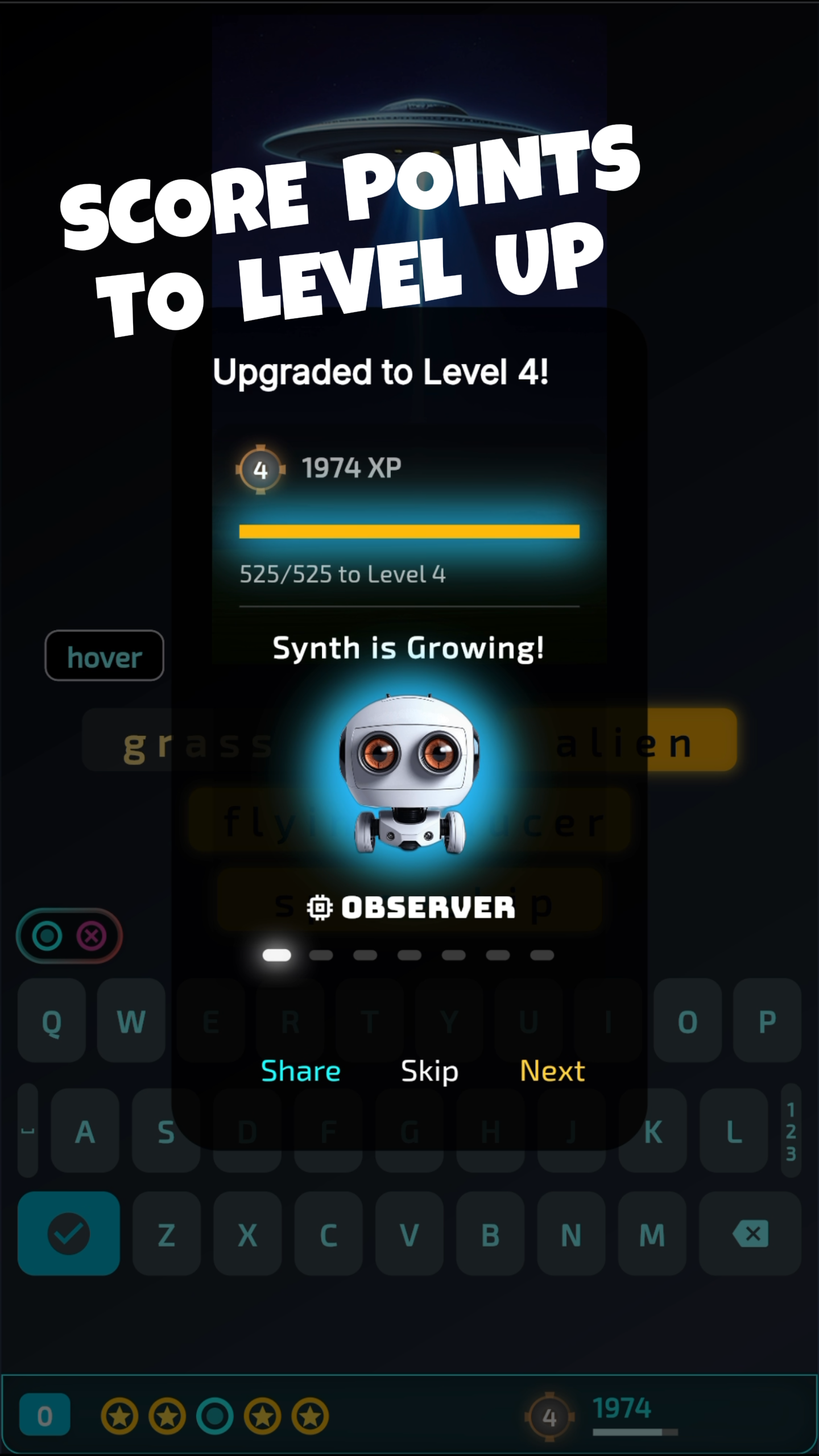The width and height of the screenshot is (819, 1456).
Task: Switch to the Skip option
Action: (x=429, y=1070)
